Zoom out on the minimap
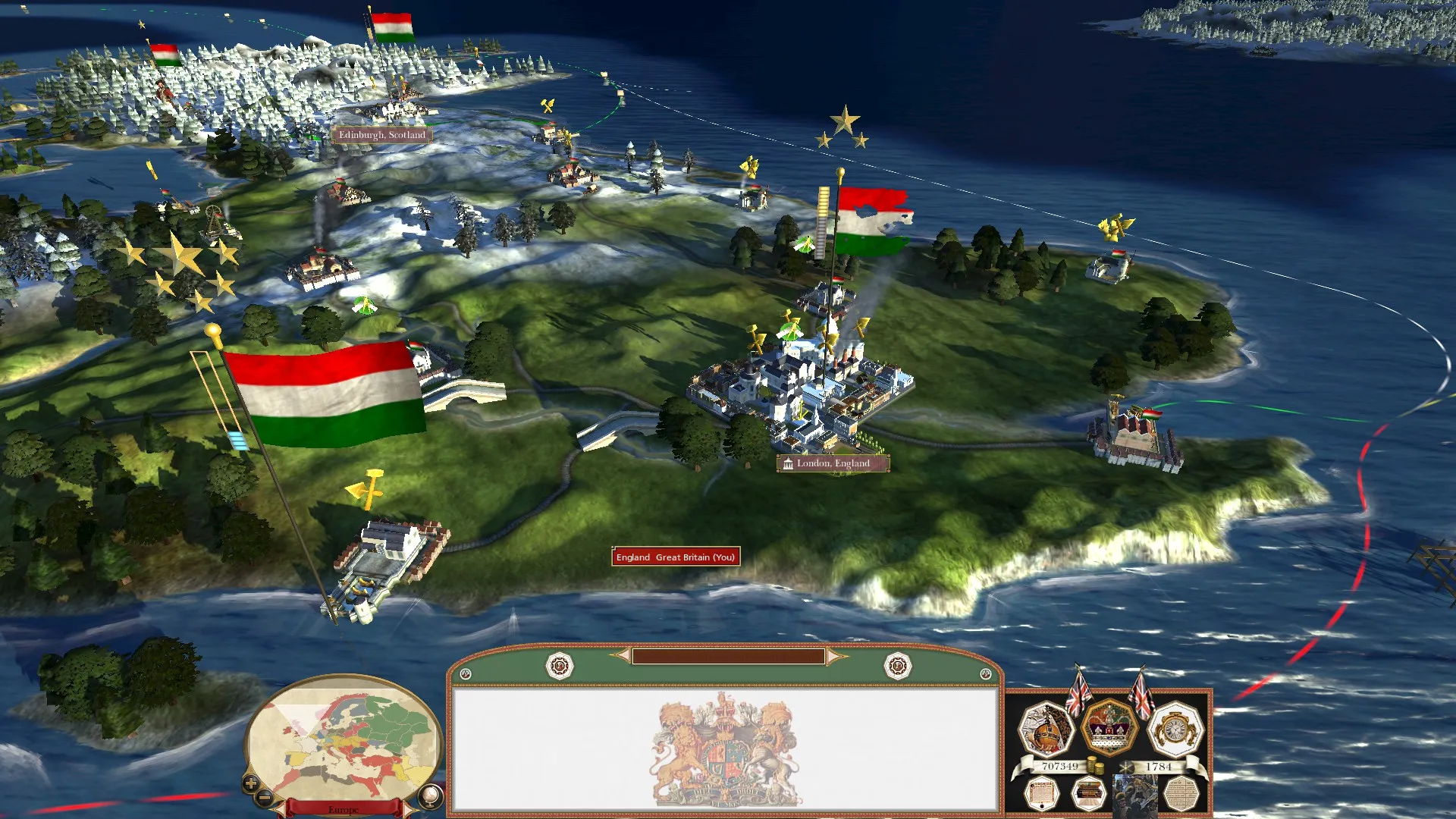The height and width of the screenshot is (819, 1456). tap(265, 798)
